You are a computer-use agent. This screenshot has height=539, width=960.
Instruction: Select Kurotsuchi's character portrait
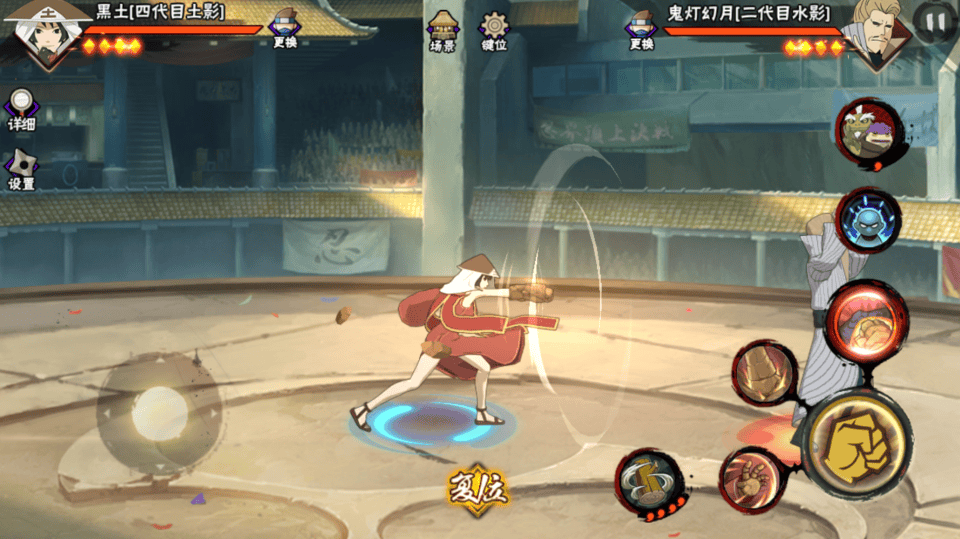(45, 33)
